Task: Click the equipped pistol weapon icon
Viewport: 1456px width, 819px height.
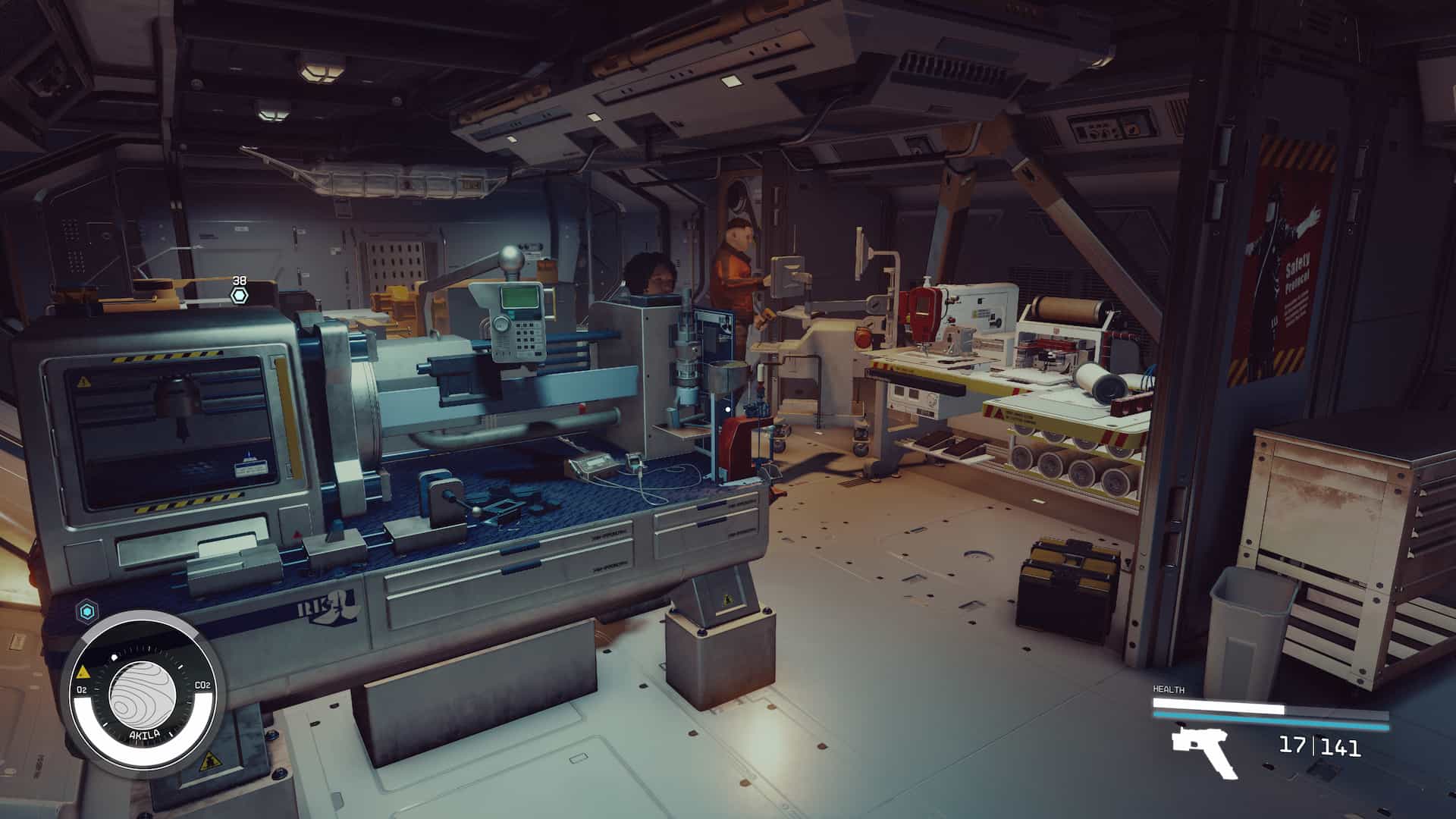Action: point(1204,751)
